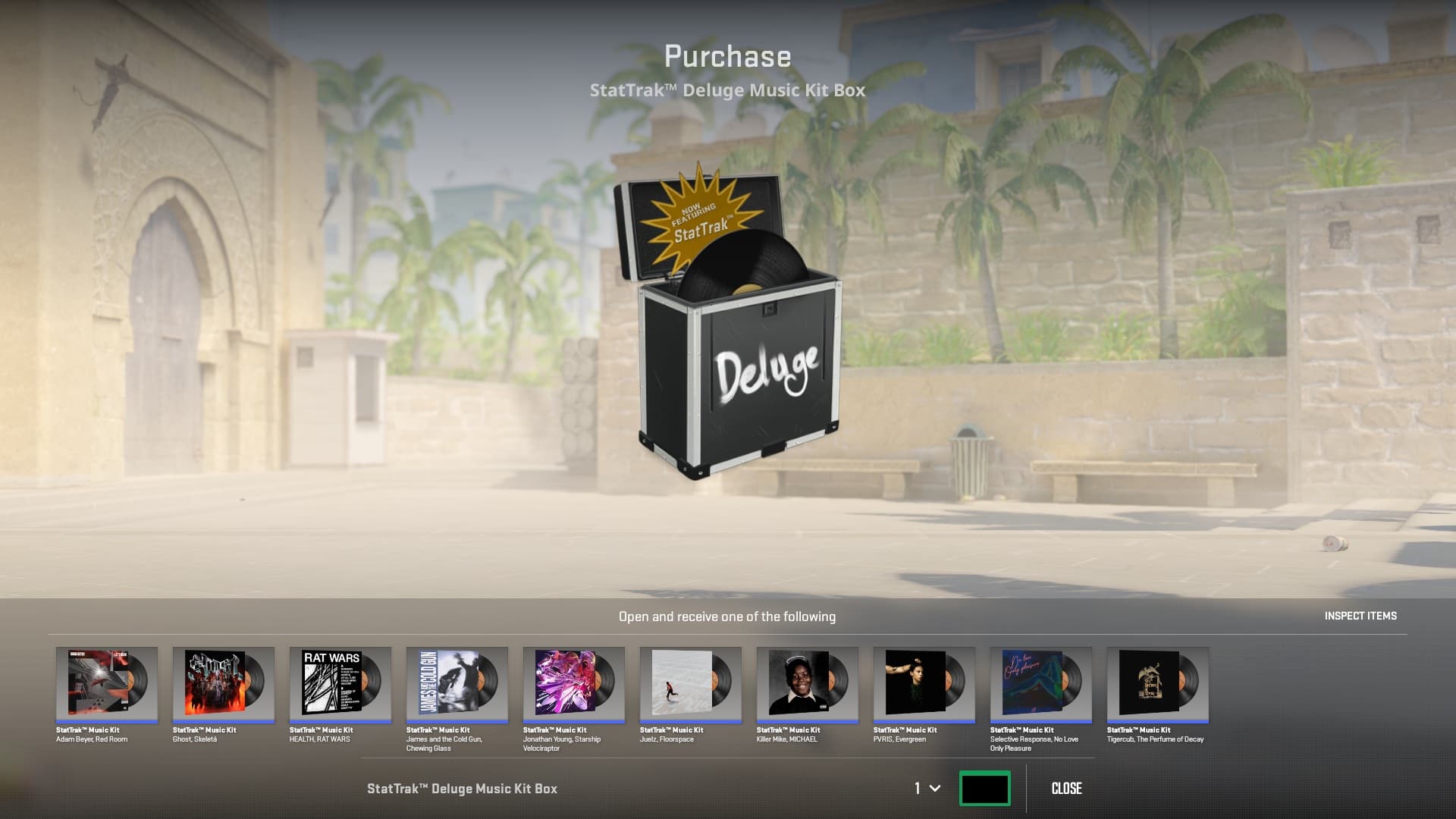Viewport: 1456px width, 819px height.
Task: Click the green-outlined key slot
Action: point(986,788)
